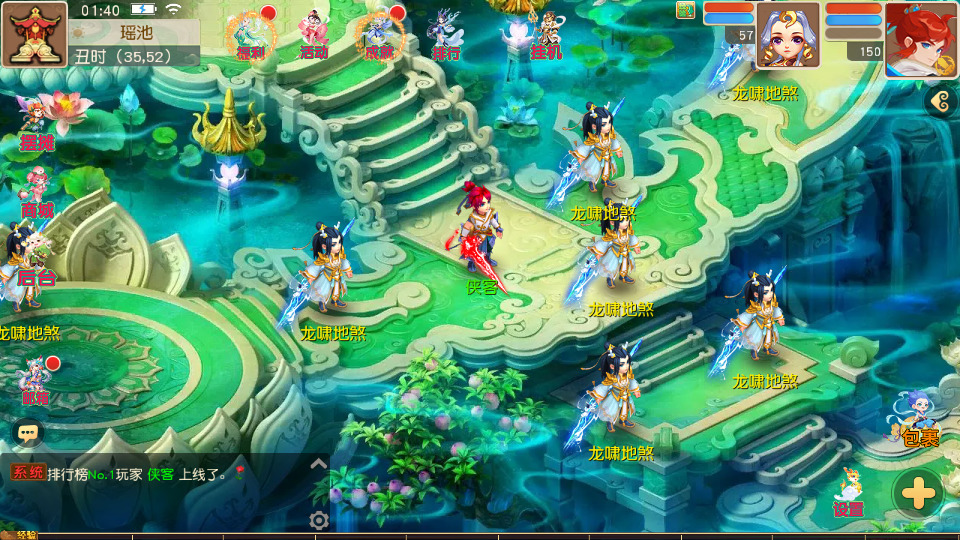Expand the chat log with the up arrow

click(319, 464)
